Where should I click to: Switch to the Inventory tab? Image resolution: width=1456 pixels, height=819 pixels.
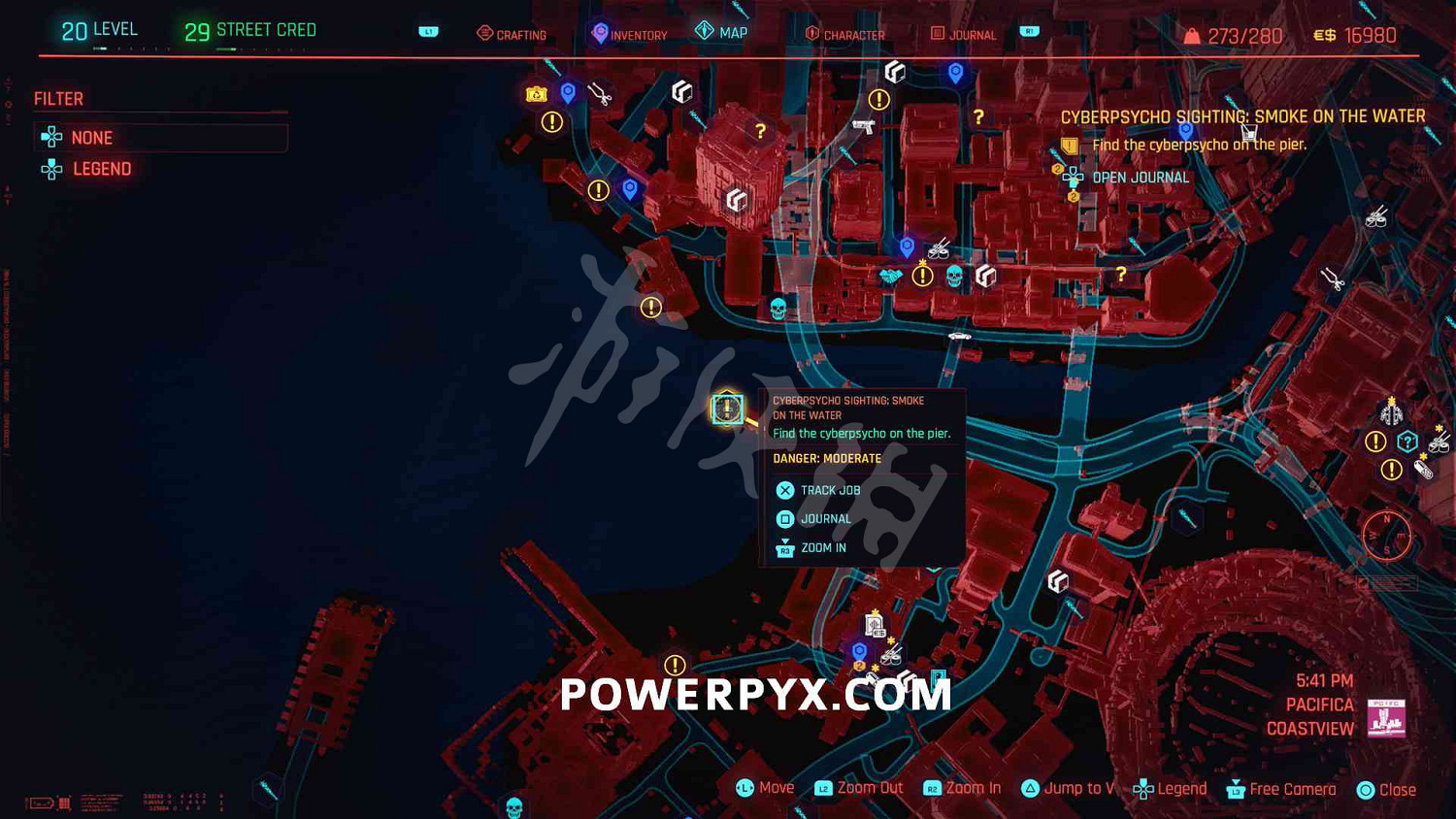click(x=629, y=33)
